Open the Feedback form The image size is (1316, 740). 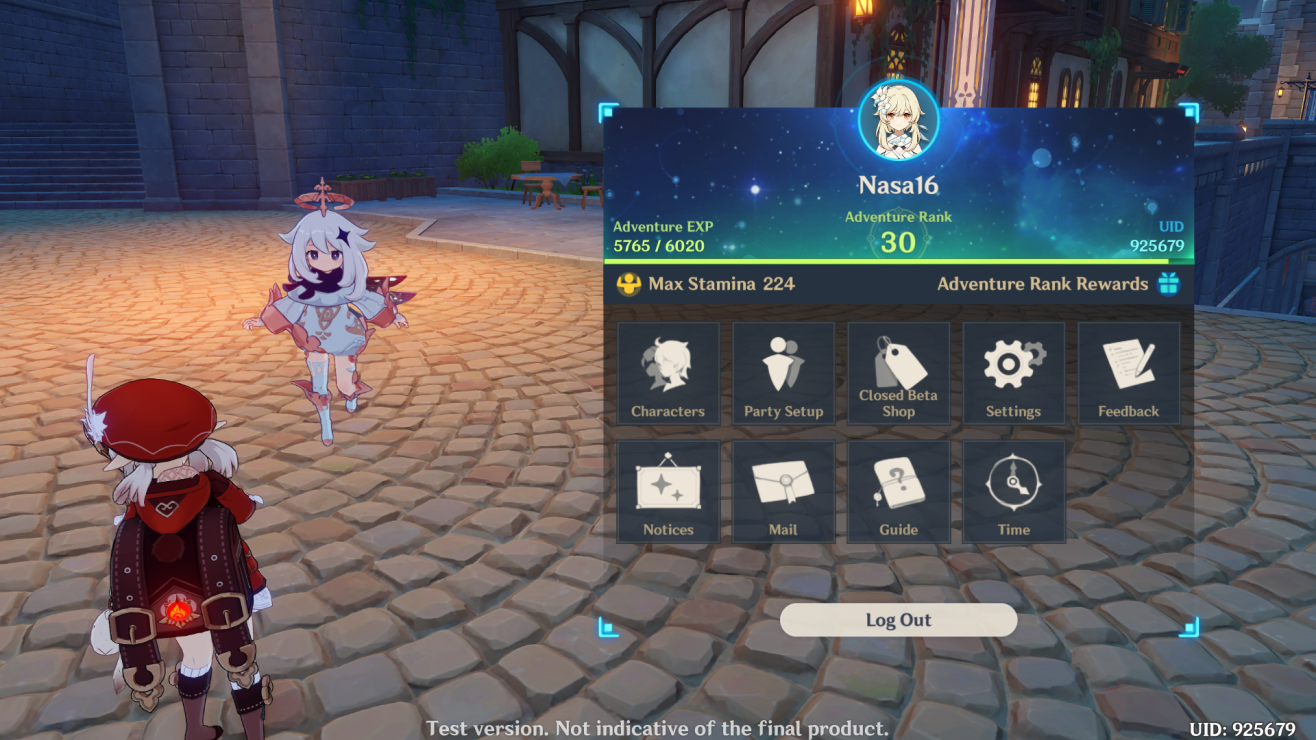point(1128,373)
